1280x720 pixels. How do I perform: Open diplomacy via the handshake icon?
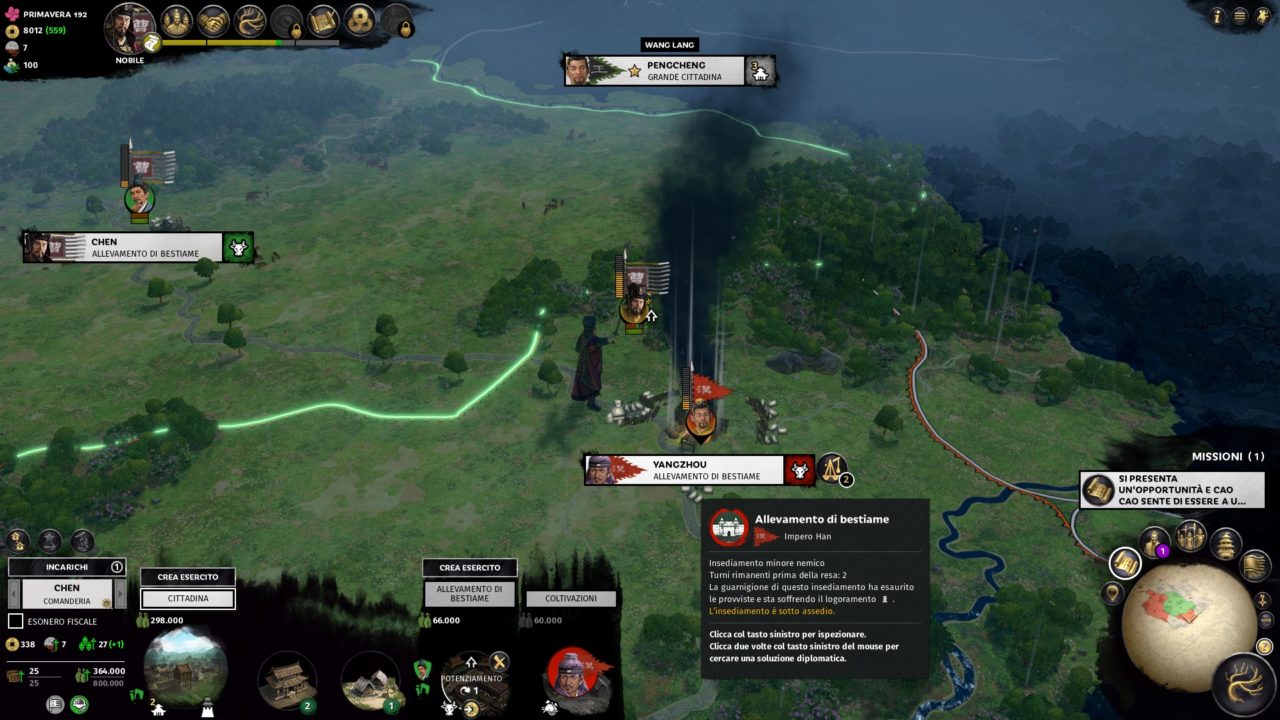(x=213, y=20)
